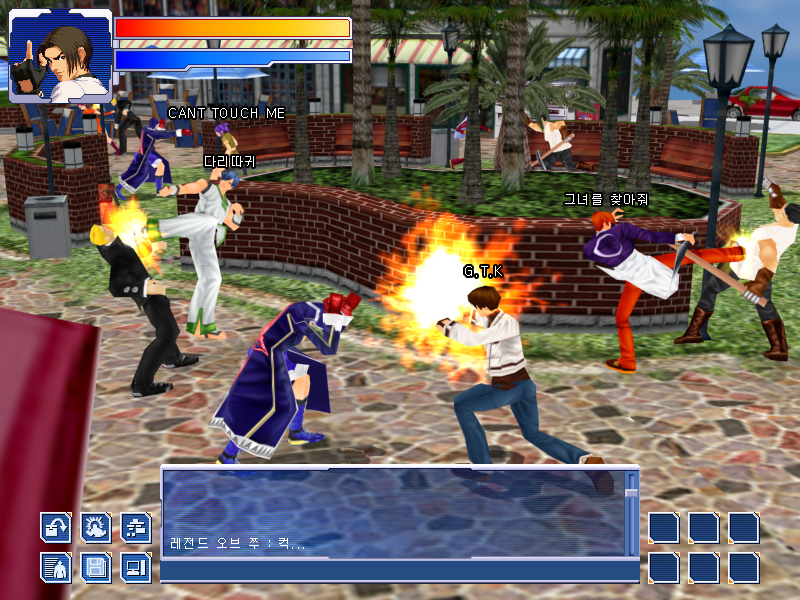Open the brick-and-blocks icon button

[x=136, y=527]
